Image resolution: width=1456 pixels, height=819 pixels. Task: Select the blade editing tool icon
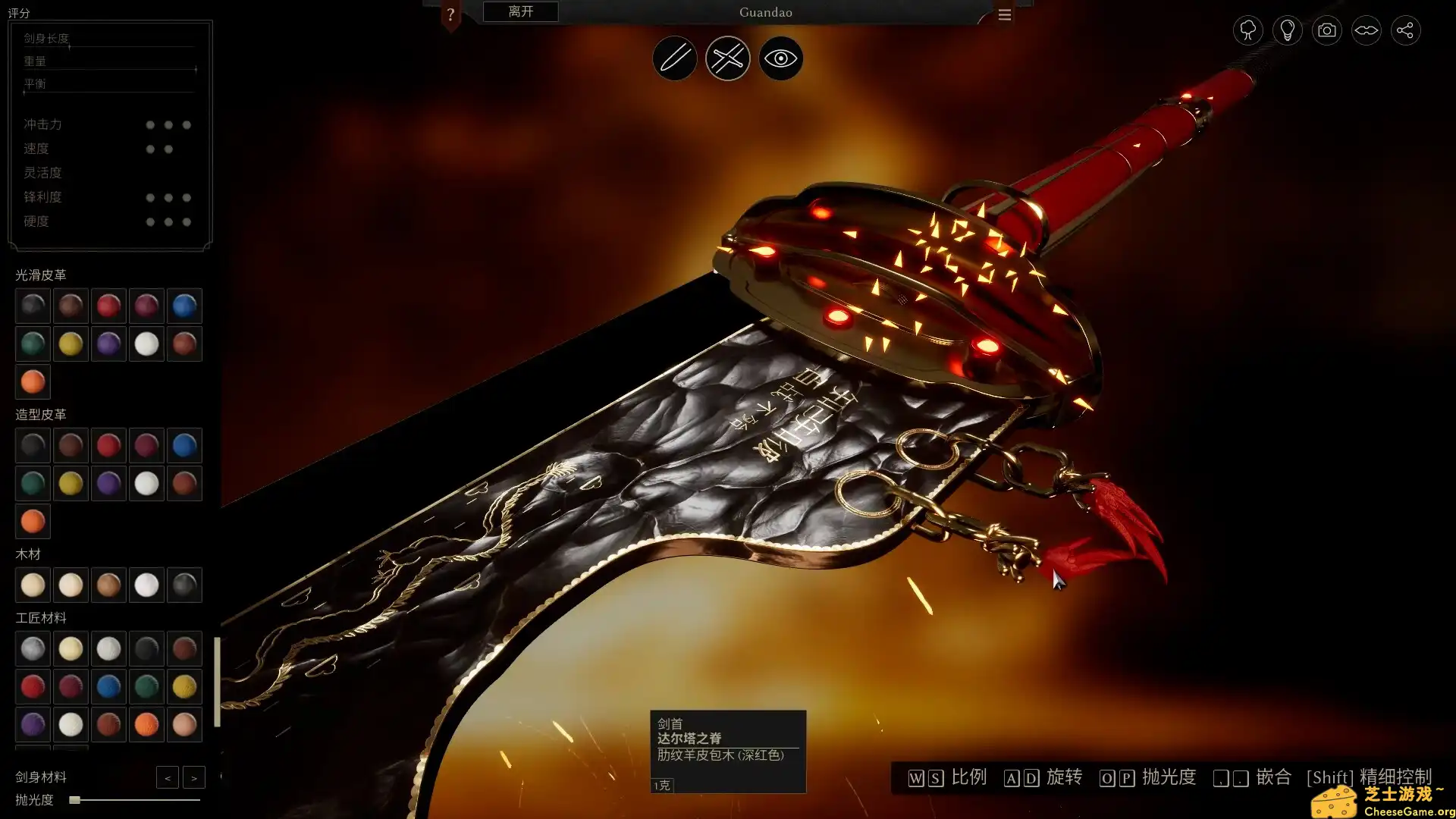[x=674, y=58]
